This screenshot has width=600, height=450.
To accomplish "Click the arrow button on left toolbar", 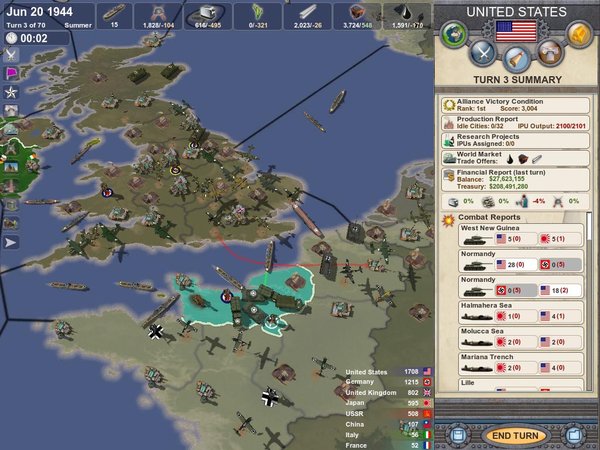I will click(x=11, y=241).
